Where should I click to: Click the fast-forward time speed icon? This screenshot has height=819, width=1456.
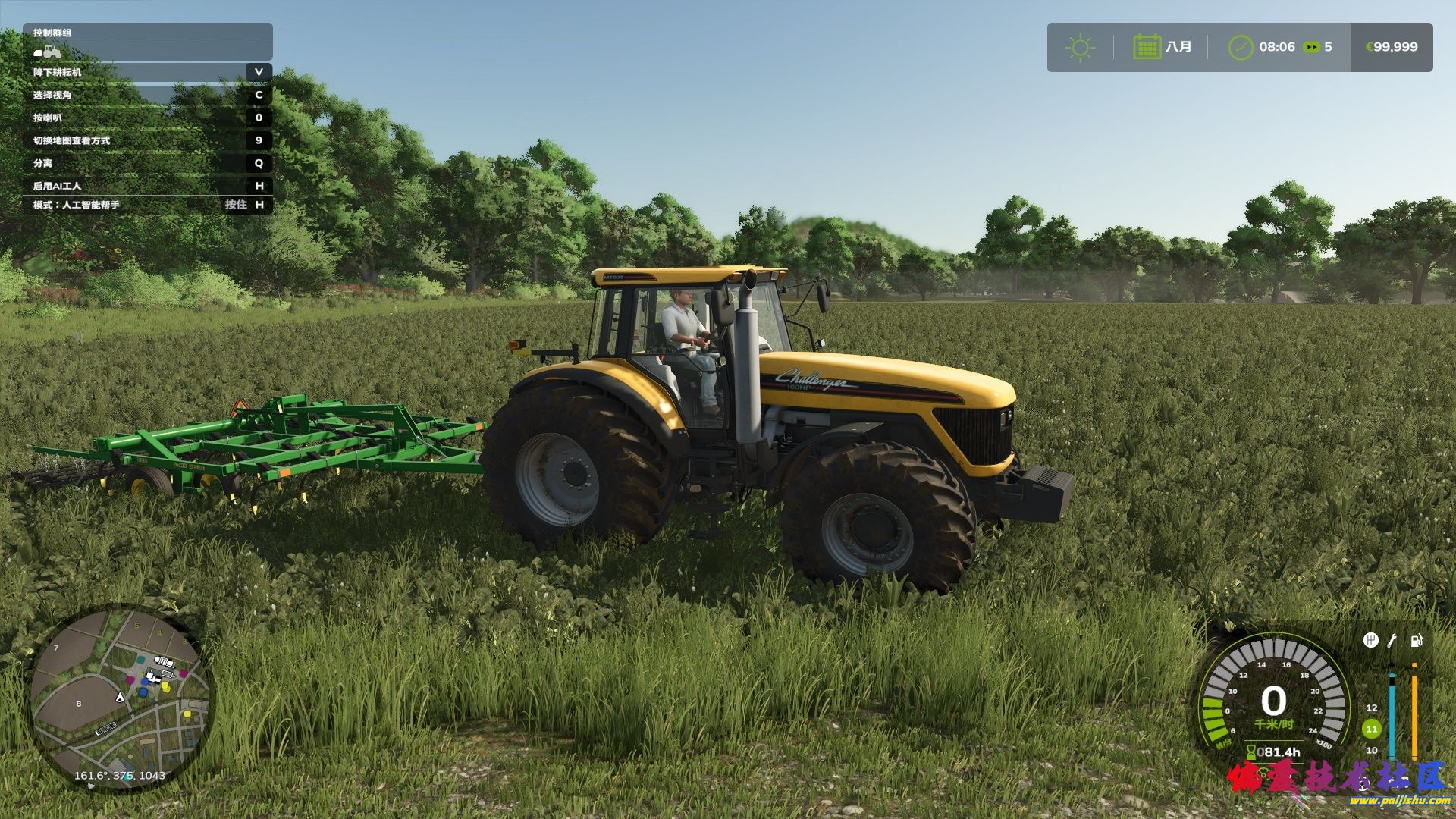point(1311,47)
